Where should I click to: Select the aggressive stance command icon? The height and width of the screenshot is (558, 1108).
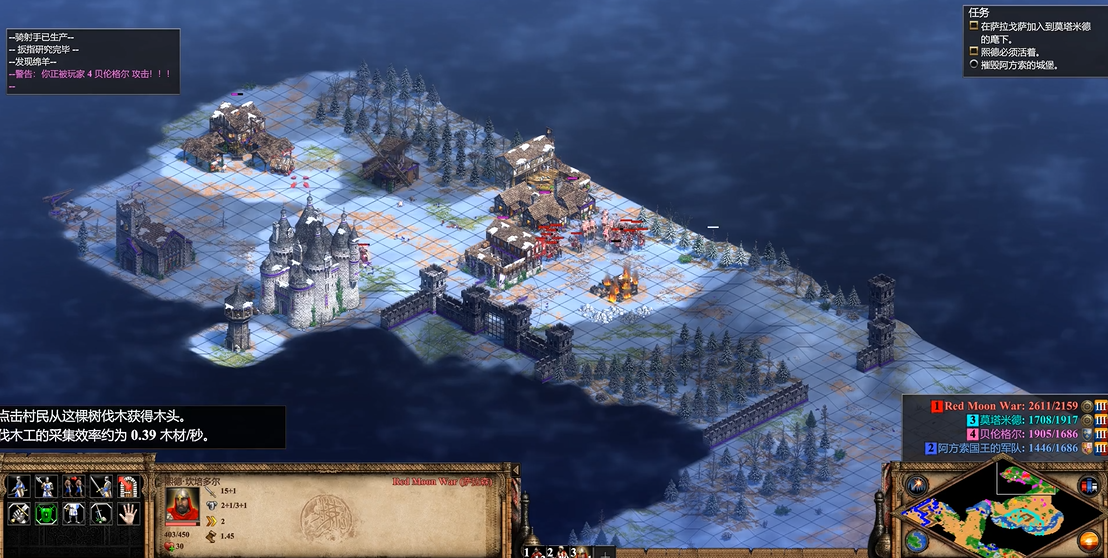17,487
